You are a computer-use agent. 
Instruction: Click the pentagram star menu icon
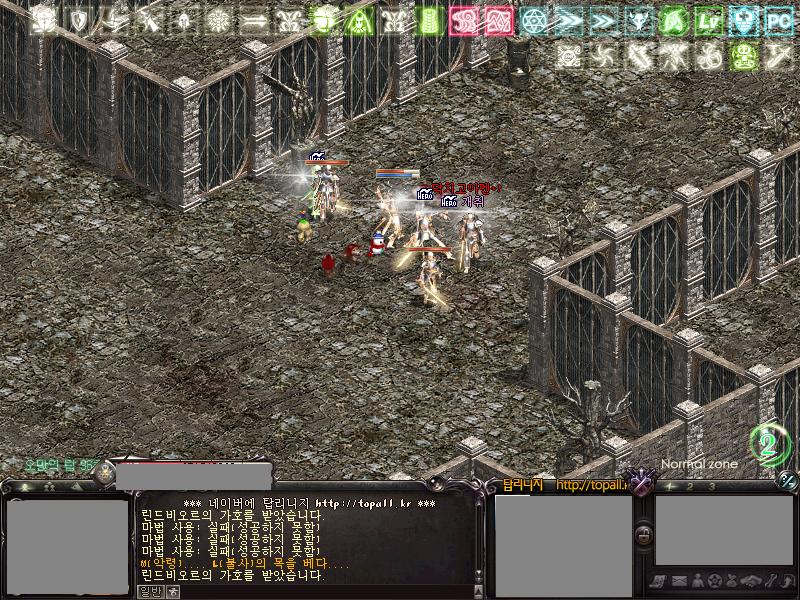tap(715, 581)
